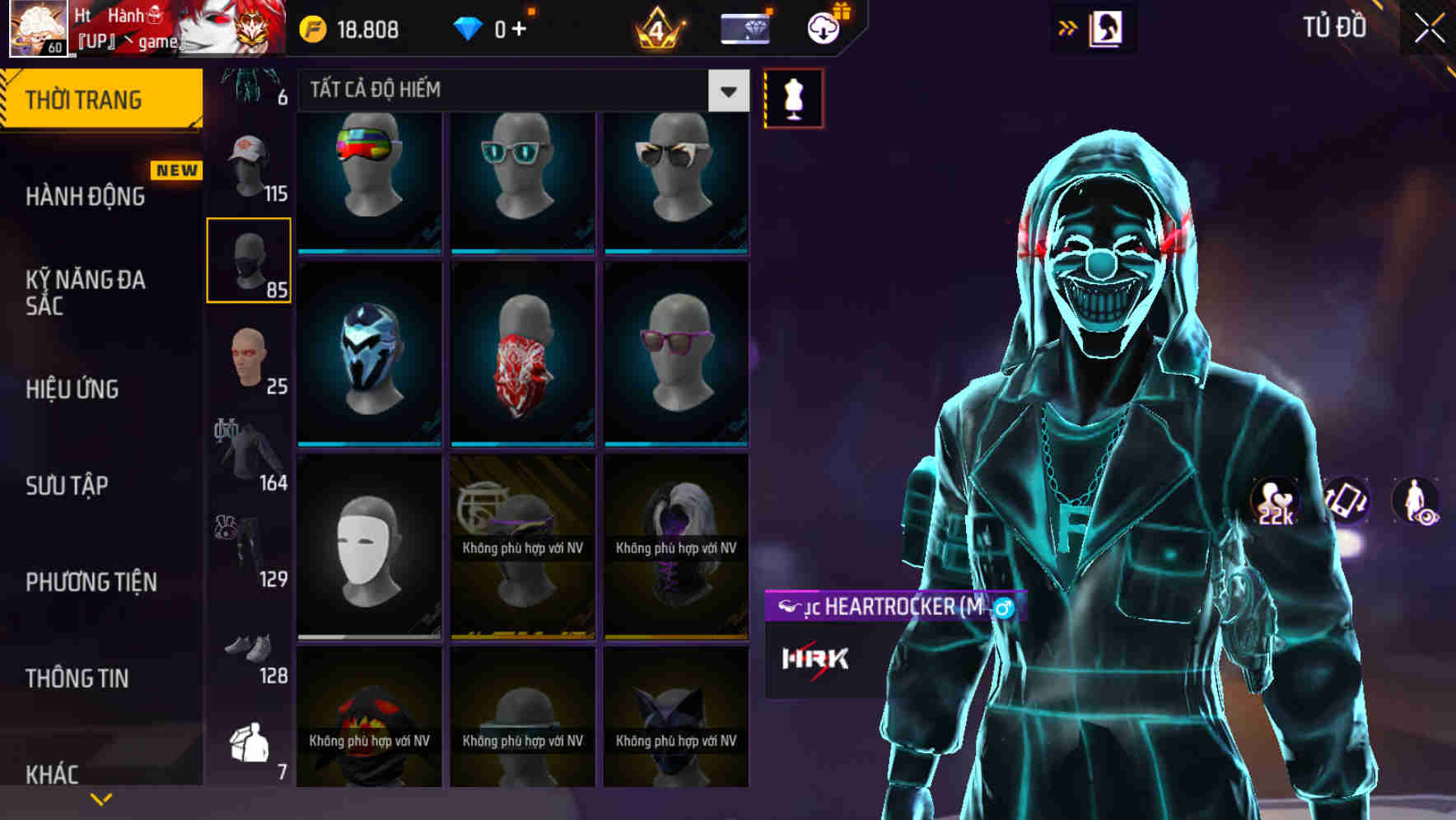Open the pants category with 129 items

point(250,547)
